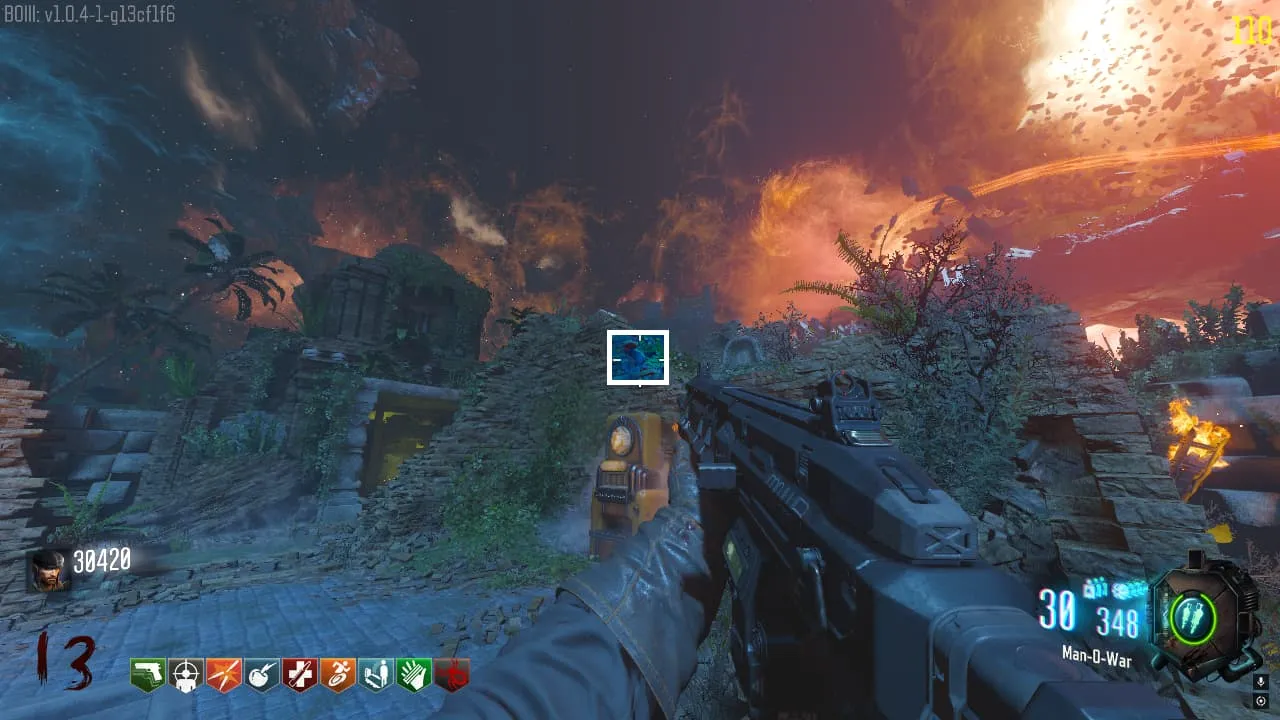Select the orange runner Stamin-Up perk
The image size is (1280, 720).
(338, 675)
